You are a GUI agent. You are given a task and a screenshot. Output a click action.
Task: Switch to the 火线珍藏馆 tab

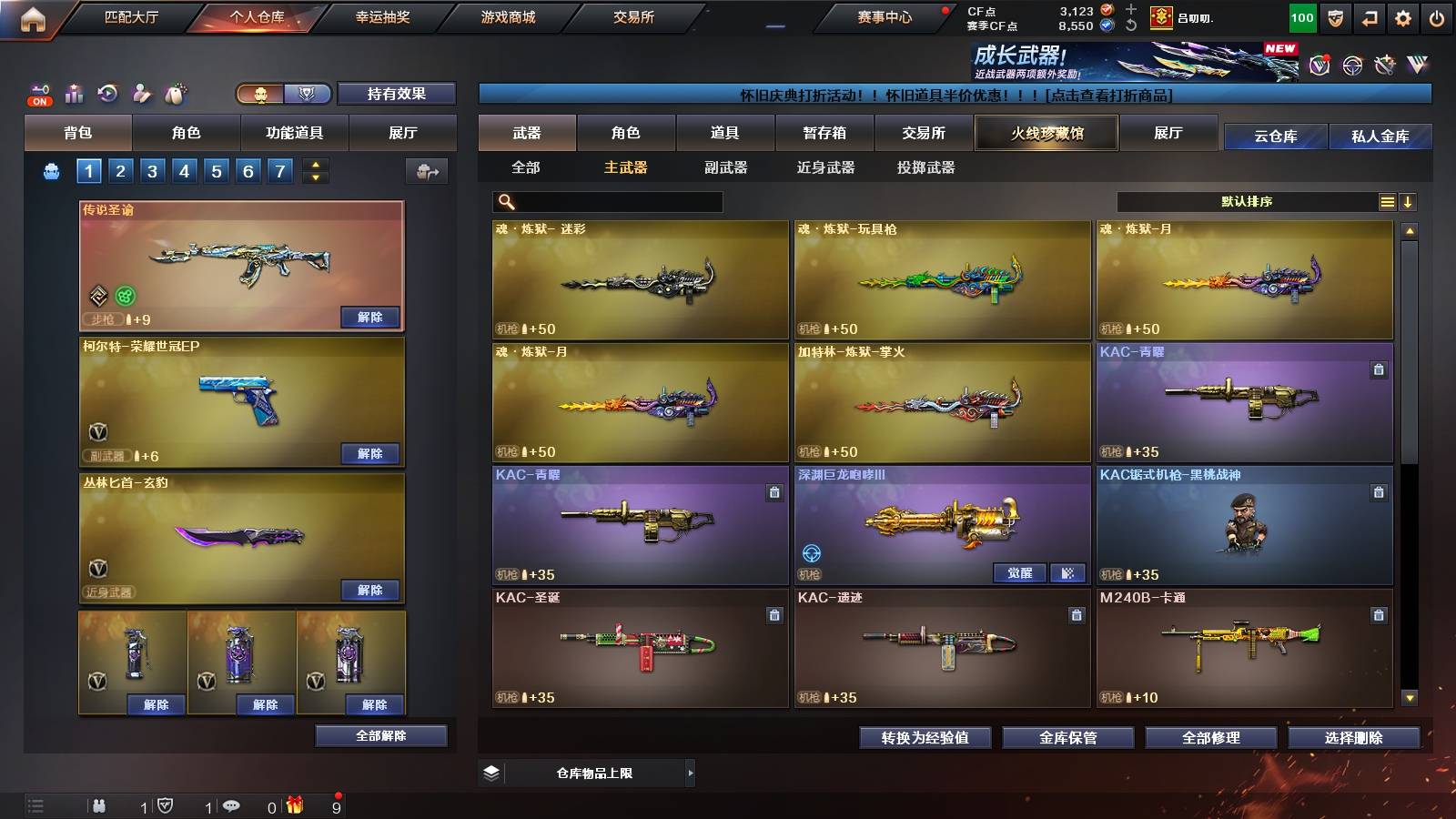point(1046,133)
